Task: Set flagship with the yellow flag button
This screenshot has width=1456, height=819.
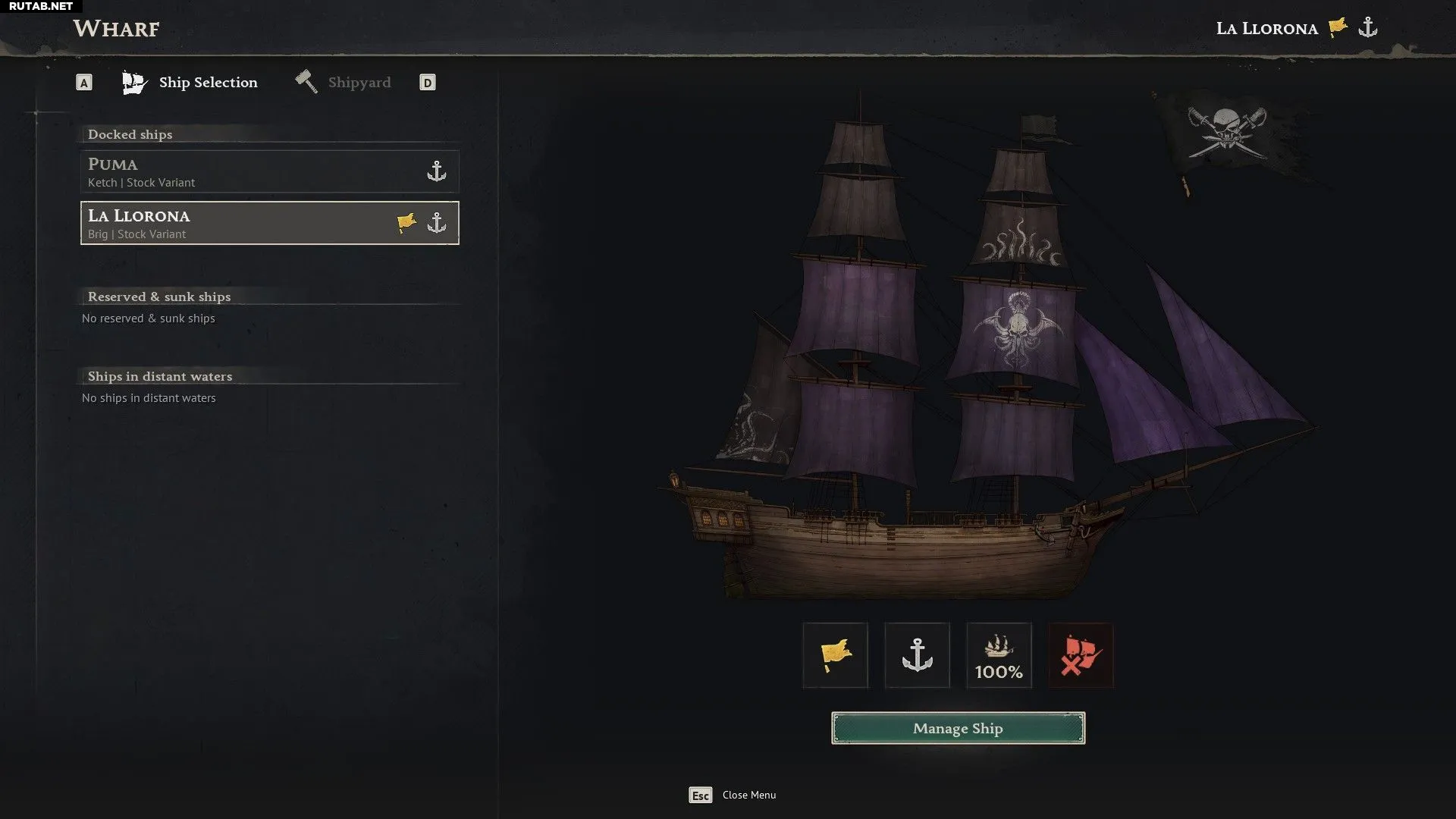Action: [x=835, y=655]
